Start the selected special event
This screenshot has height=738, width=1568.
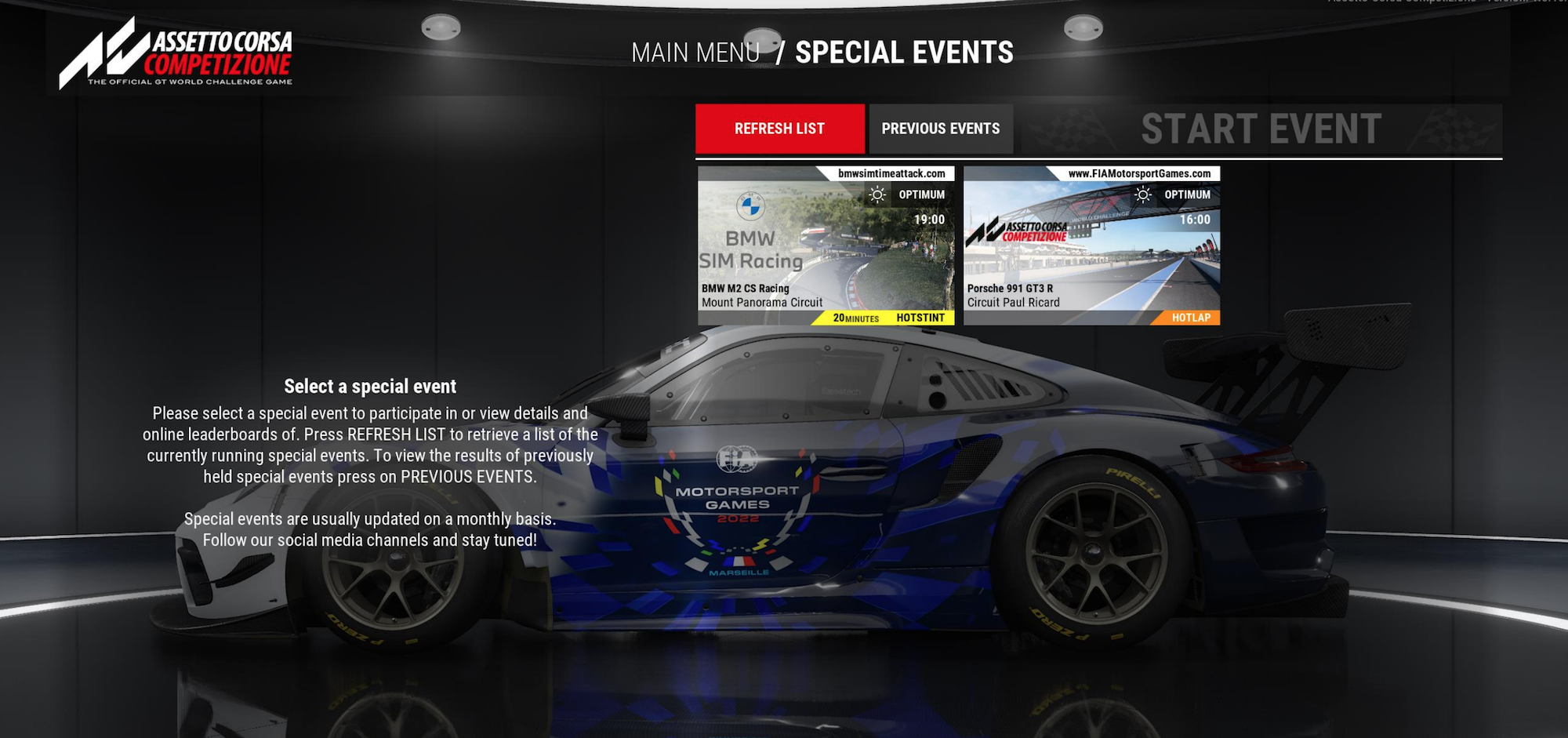coord(1261,129)
